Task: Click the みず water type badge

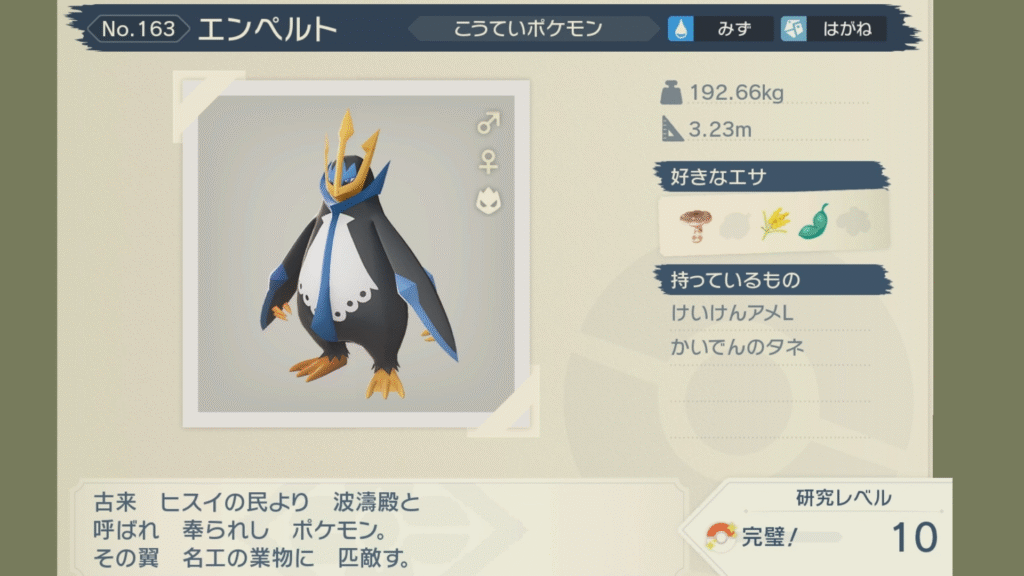Action: pos(720,29)
